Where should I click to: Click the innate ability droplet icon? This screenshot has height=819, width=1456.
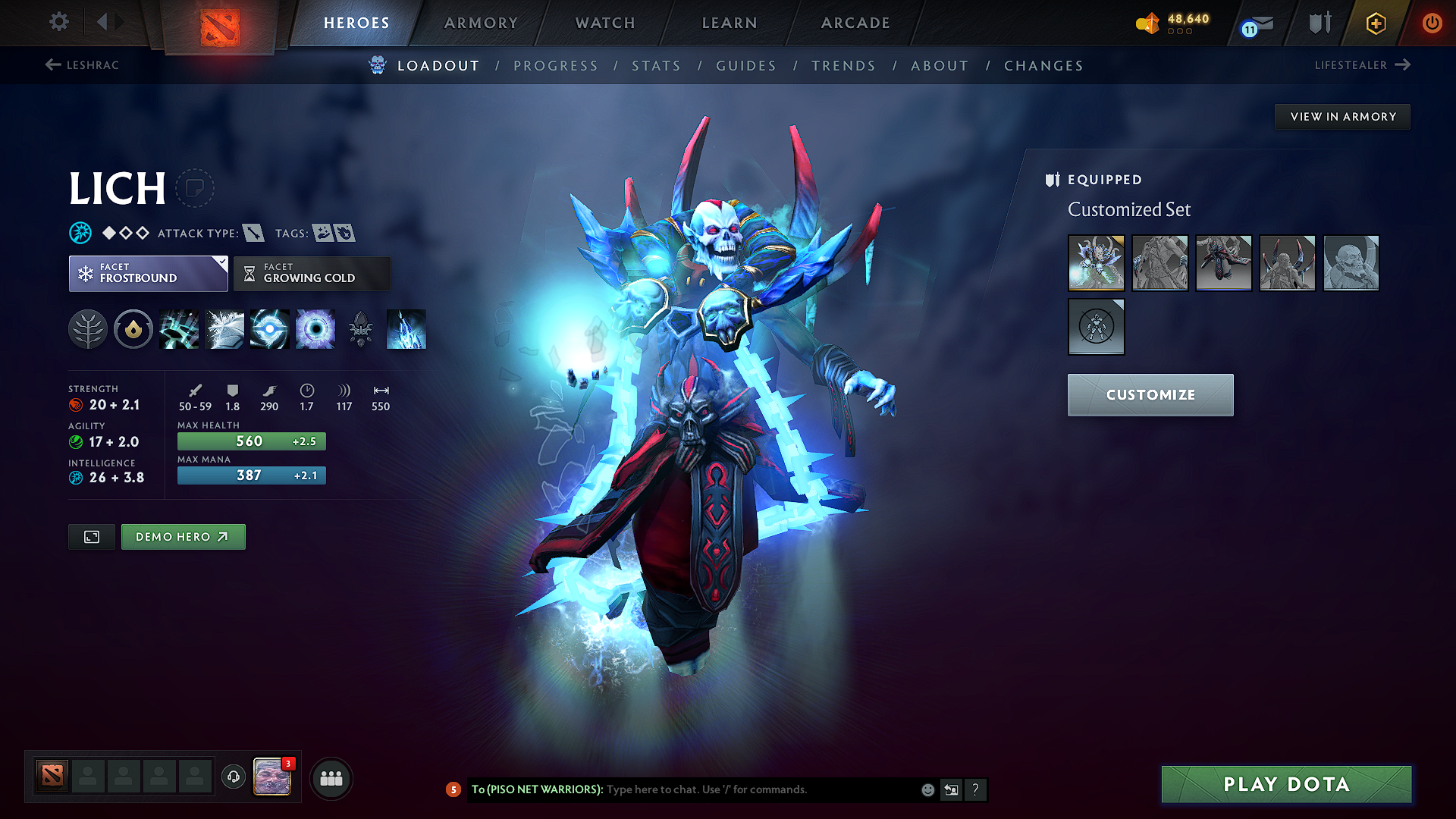pos(133,329)
